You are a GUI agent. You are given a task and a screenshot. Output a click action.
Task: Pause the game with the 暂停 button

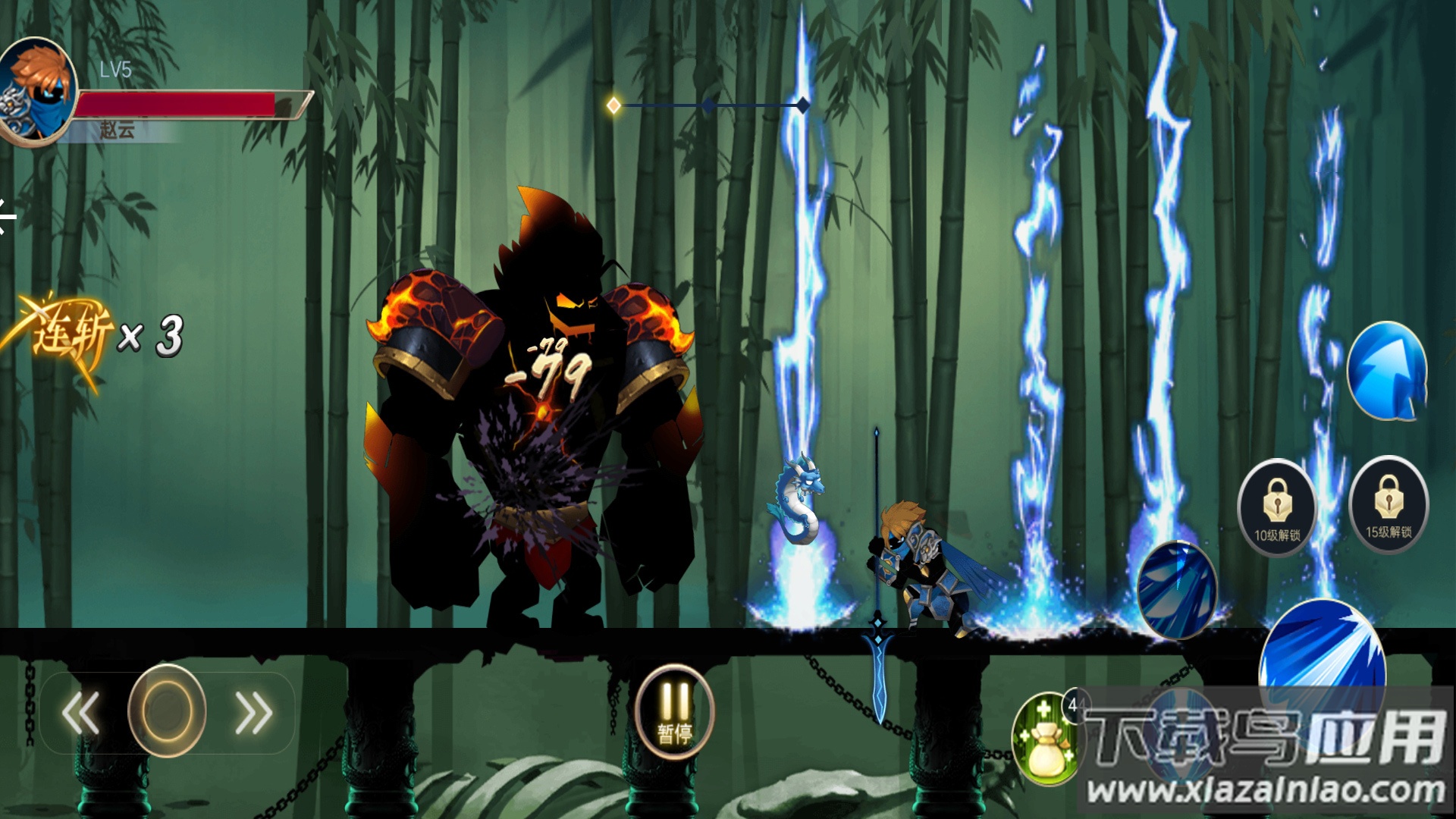[674, 711]
